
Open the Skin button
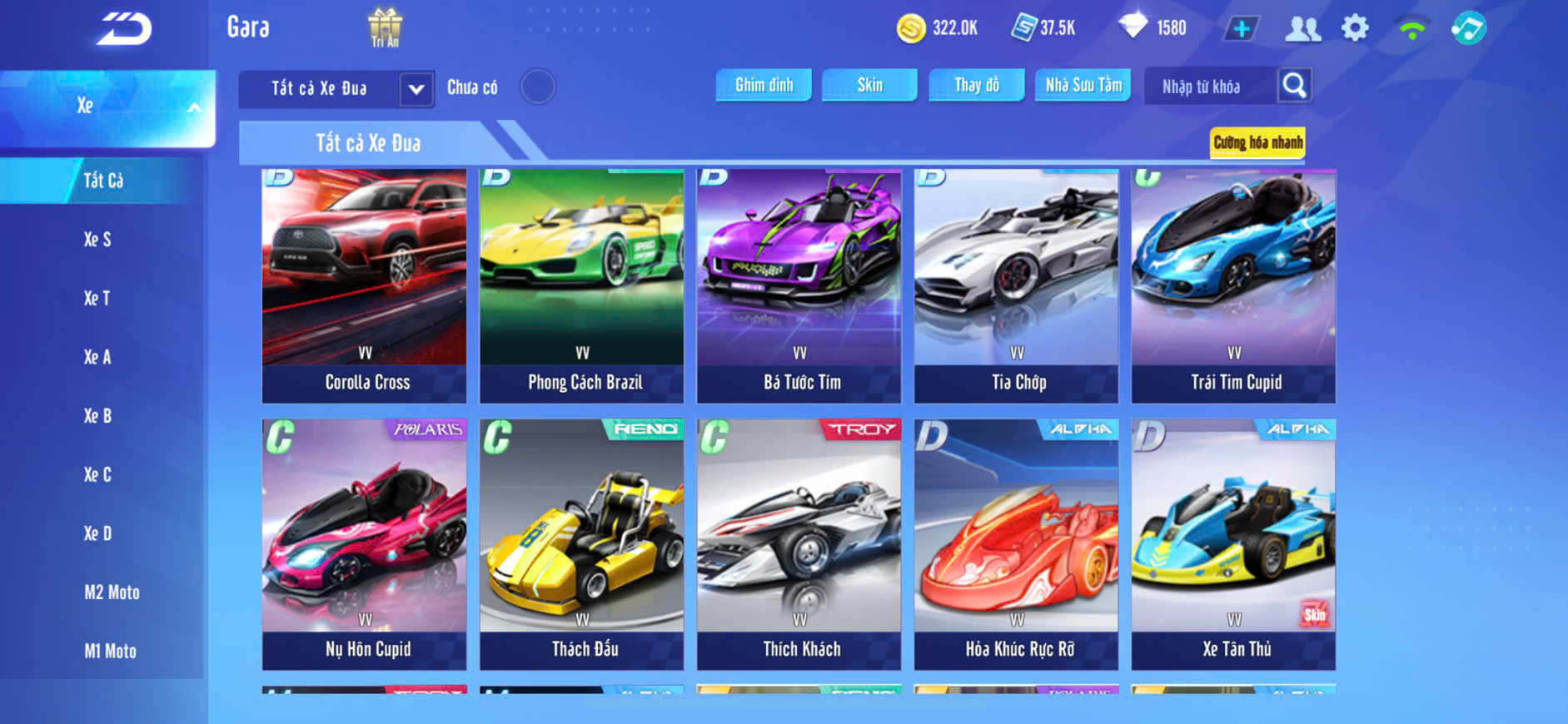point(869,85)
